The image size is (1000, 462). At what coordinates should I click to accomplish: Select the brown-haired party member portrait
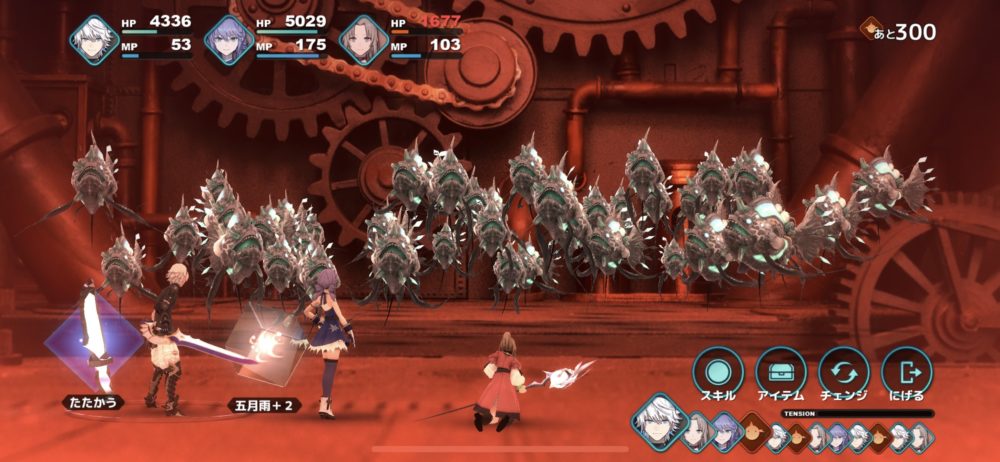pos(363,41)
